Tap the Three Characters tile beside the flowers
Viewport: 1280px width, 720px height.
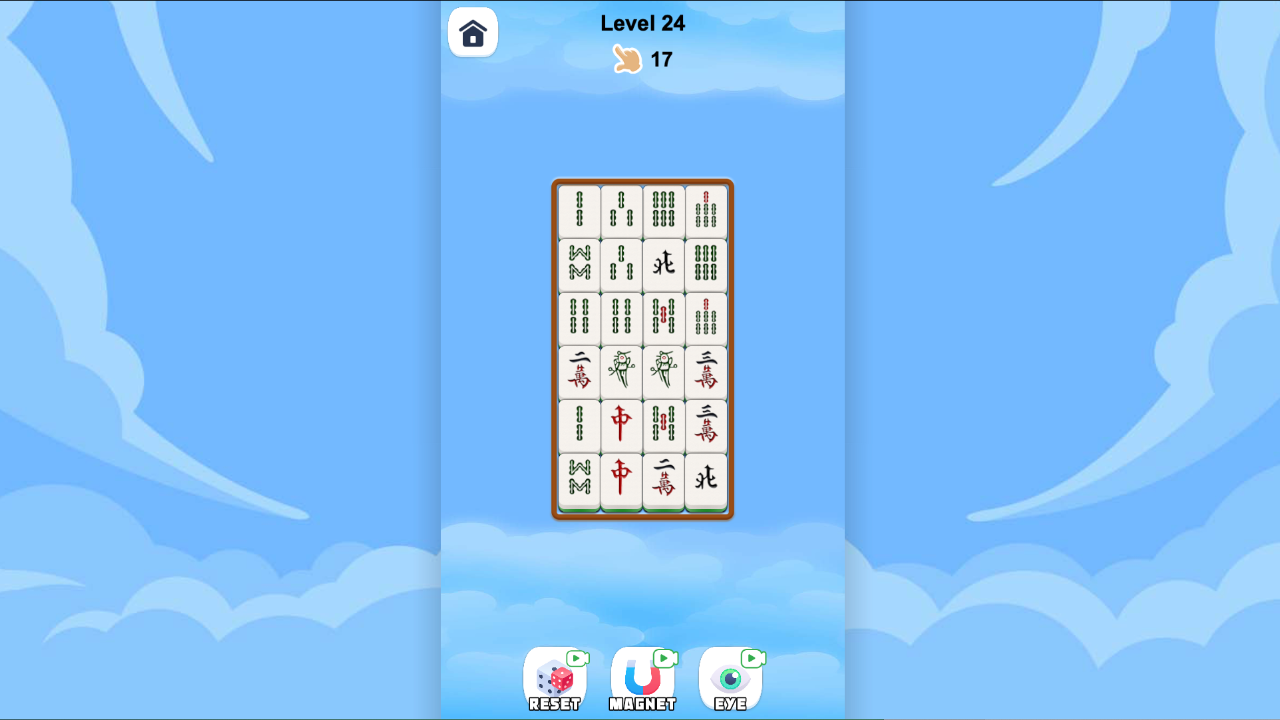click(x=706, y=372)
